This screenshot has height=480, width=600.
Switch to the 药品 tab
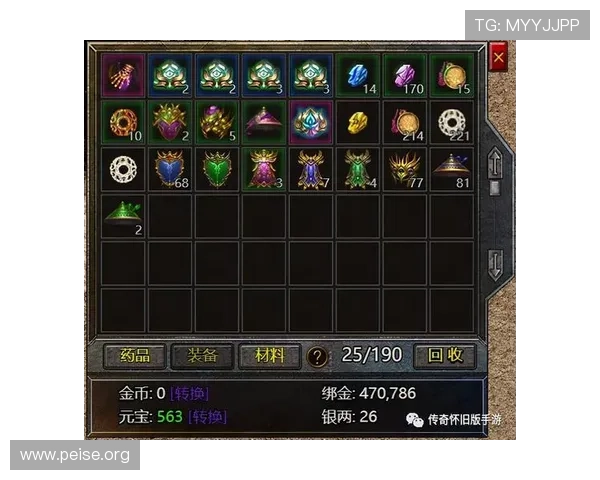135,355
